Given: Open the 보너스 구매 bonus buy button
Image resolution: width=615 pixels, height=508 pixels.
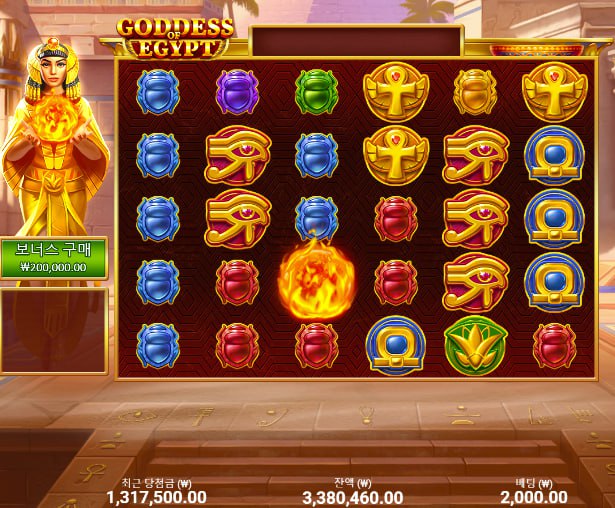Looking at the screenshot, I should (53, 257).
